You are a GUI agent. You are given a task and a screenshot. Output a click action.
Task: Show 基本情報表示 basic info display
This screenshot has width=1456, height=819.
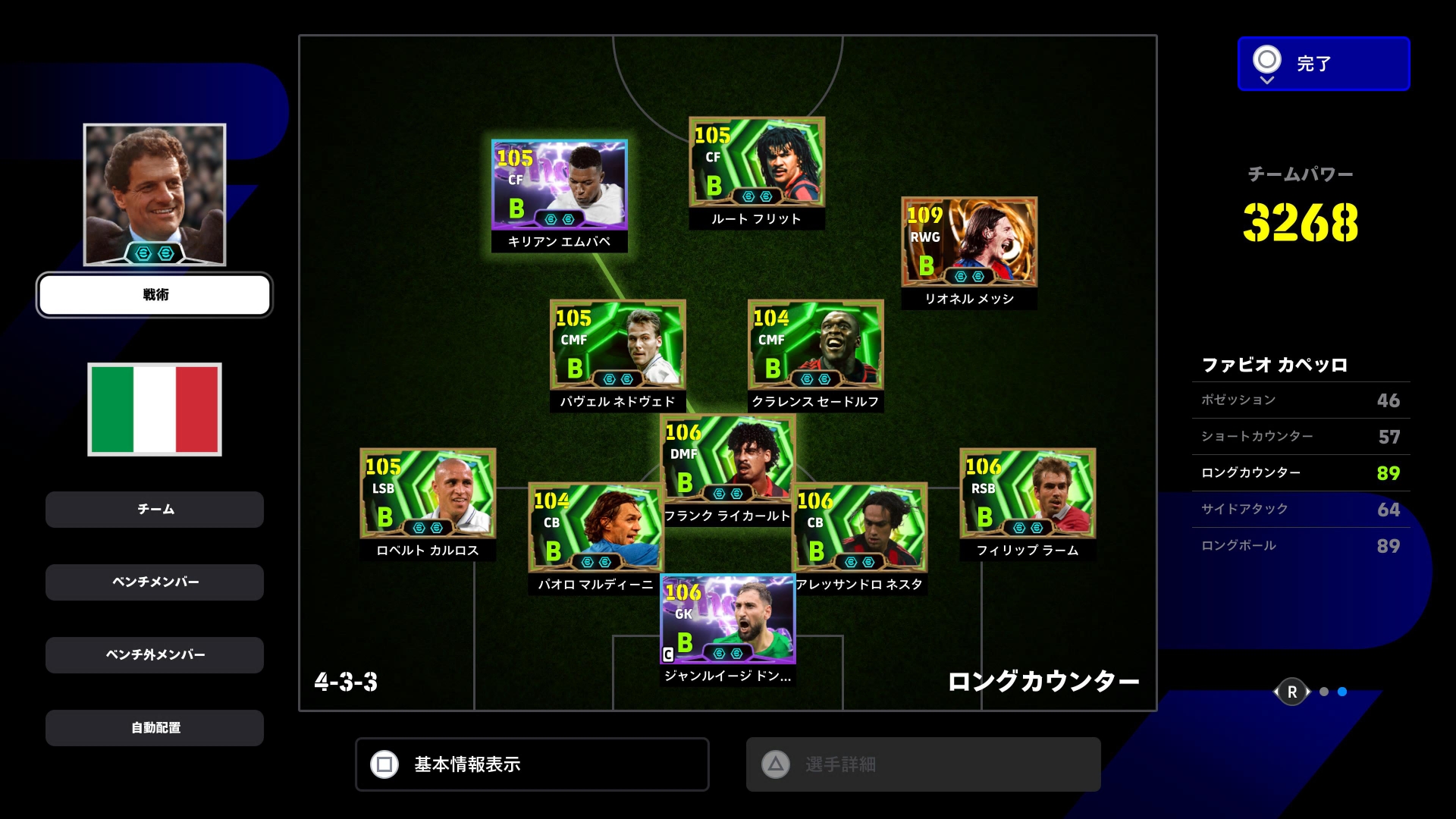pyautogui.click(x=532, y=764)
